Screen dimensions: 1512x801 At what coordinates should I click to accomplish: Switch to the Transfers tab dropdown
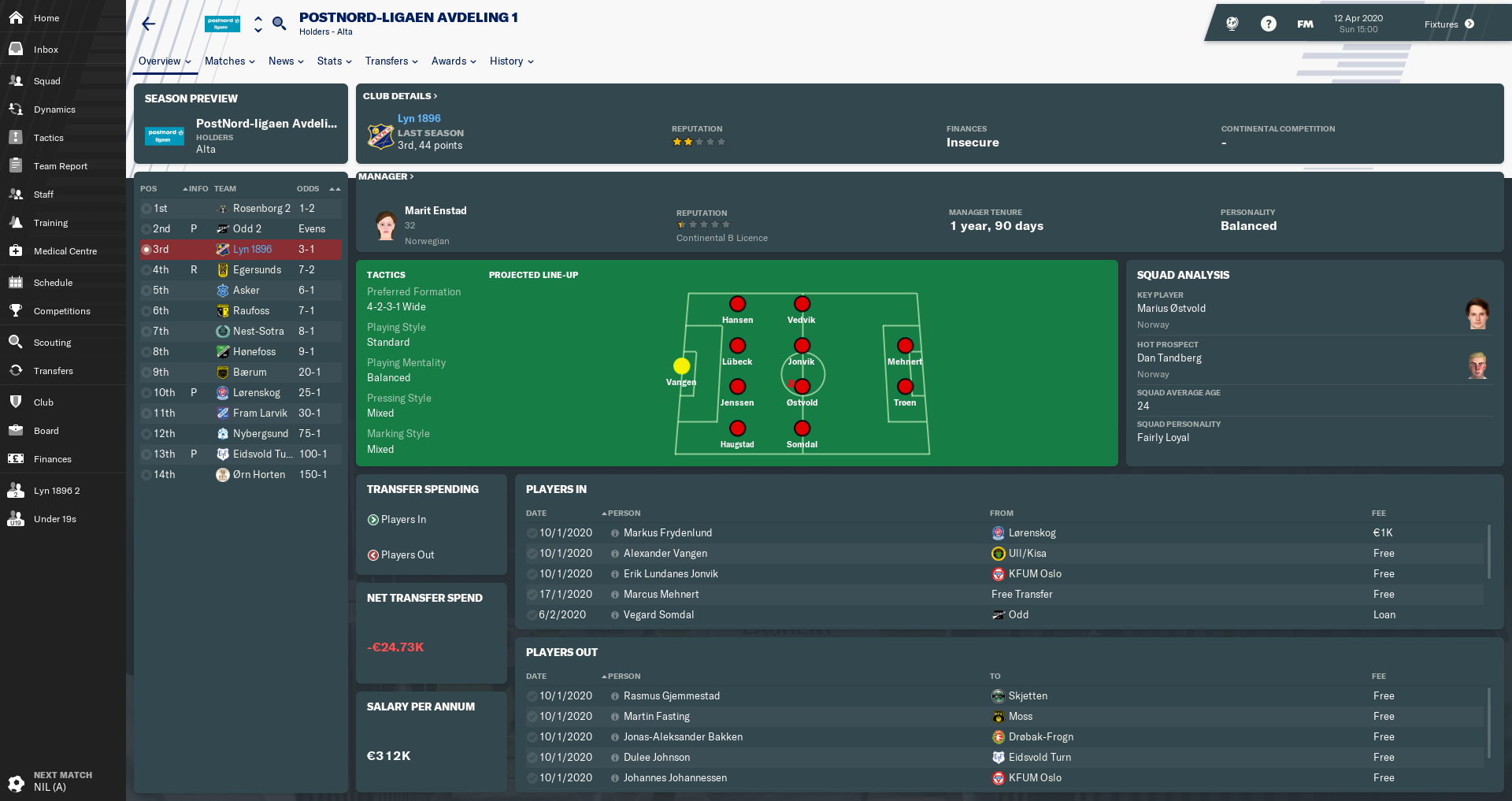391,61
